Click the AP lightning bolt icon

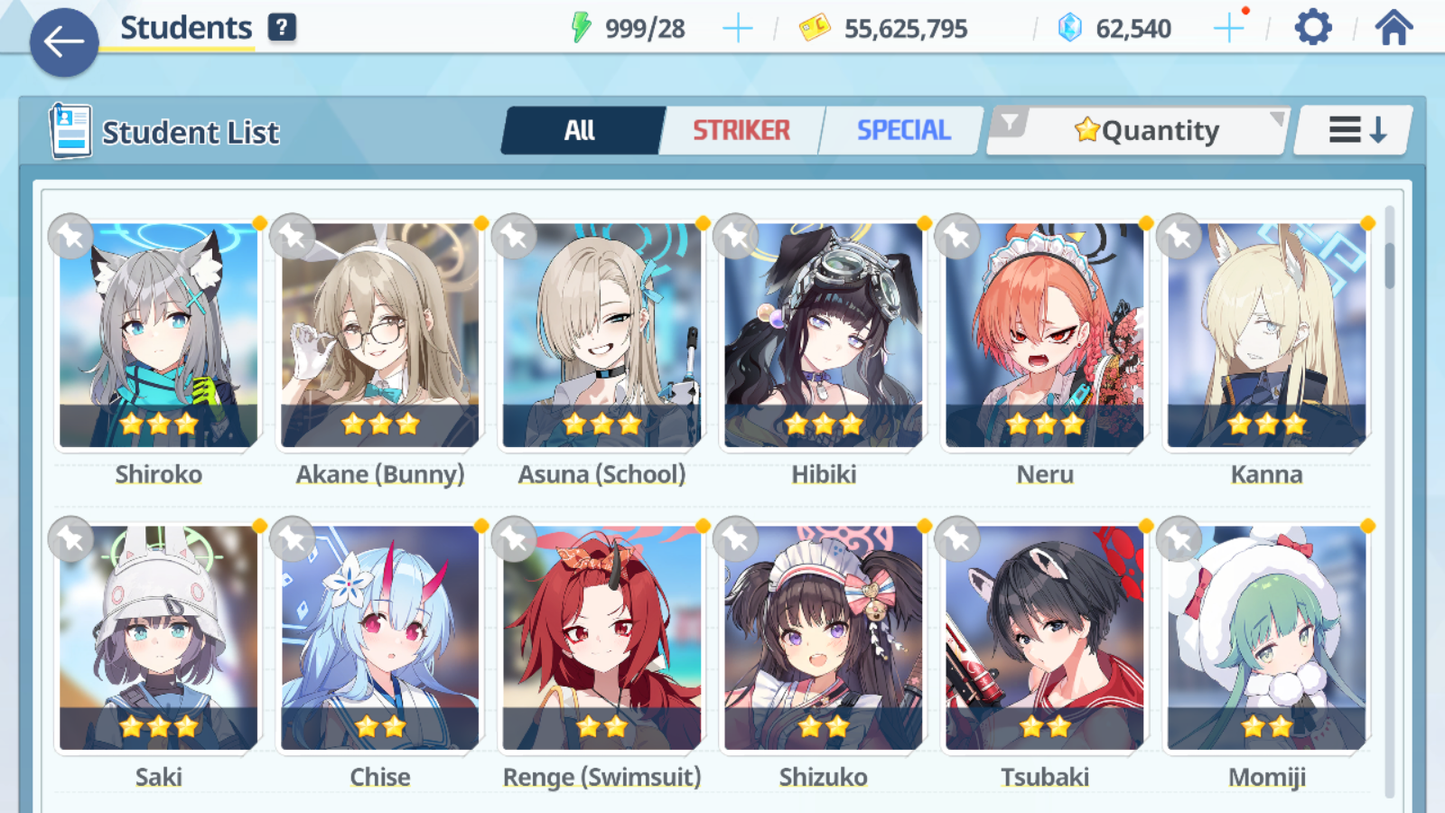[582, 27]
